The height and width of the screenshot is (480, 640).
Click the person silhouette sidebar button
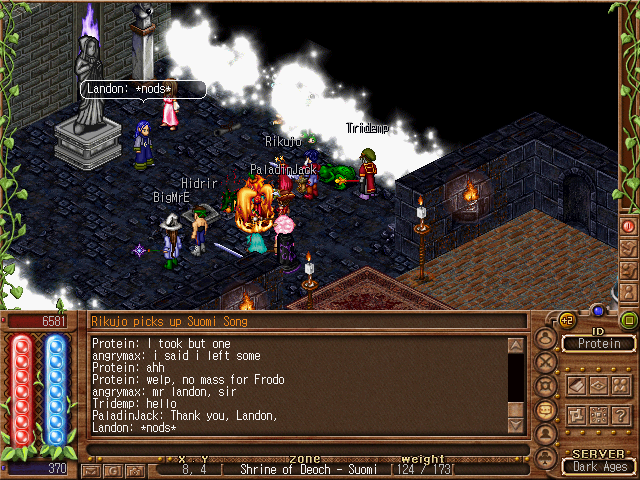coord(629,290)
